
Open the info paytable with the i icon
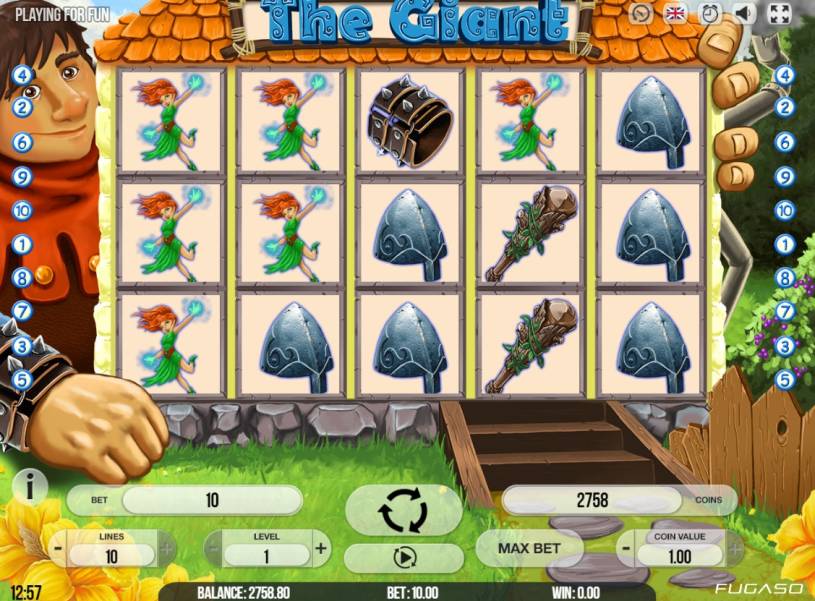pyautogui.click(x=31, y=487)
